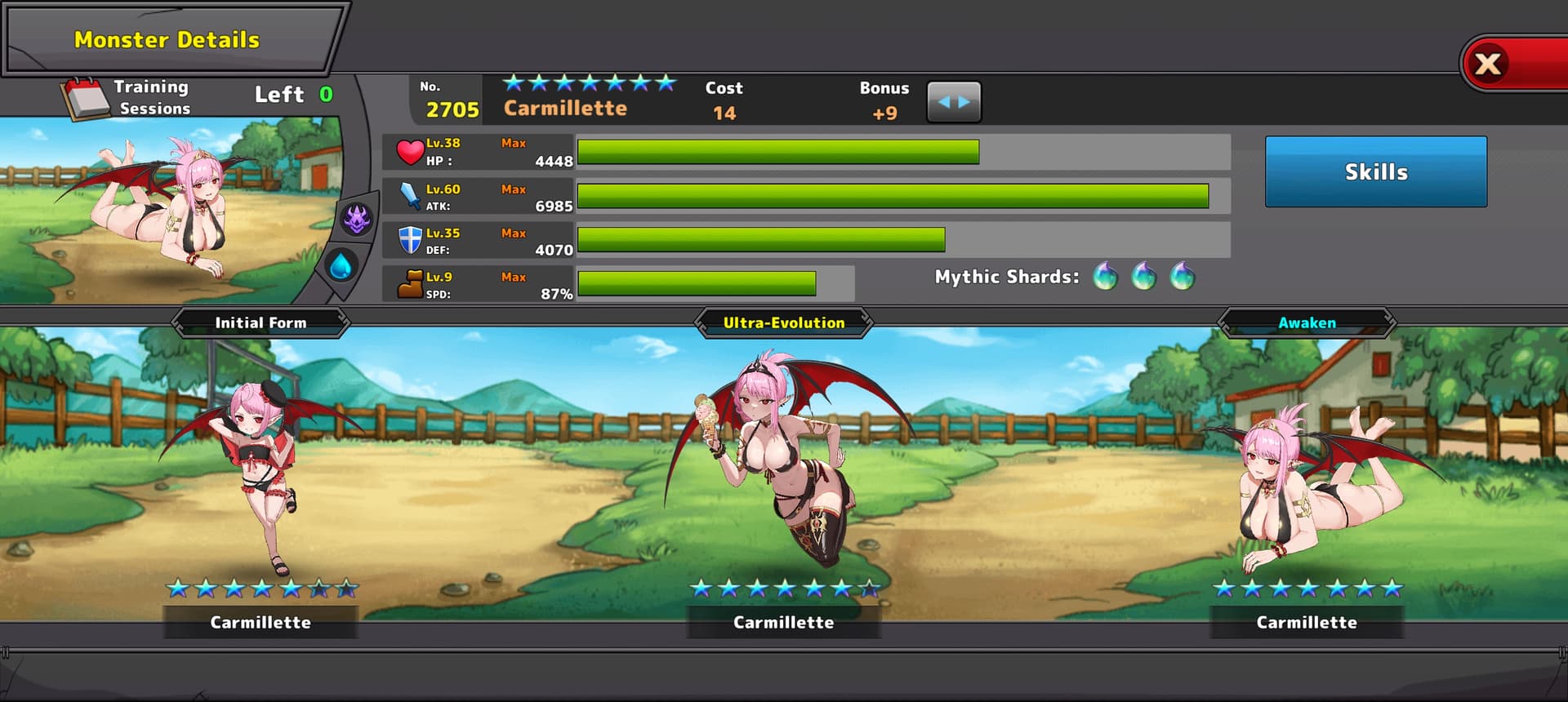Image resolution: width=1568 pixels, height=702 pixels.
Task: Open the Training Sessions calendar
Action: pos(87,98)
